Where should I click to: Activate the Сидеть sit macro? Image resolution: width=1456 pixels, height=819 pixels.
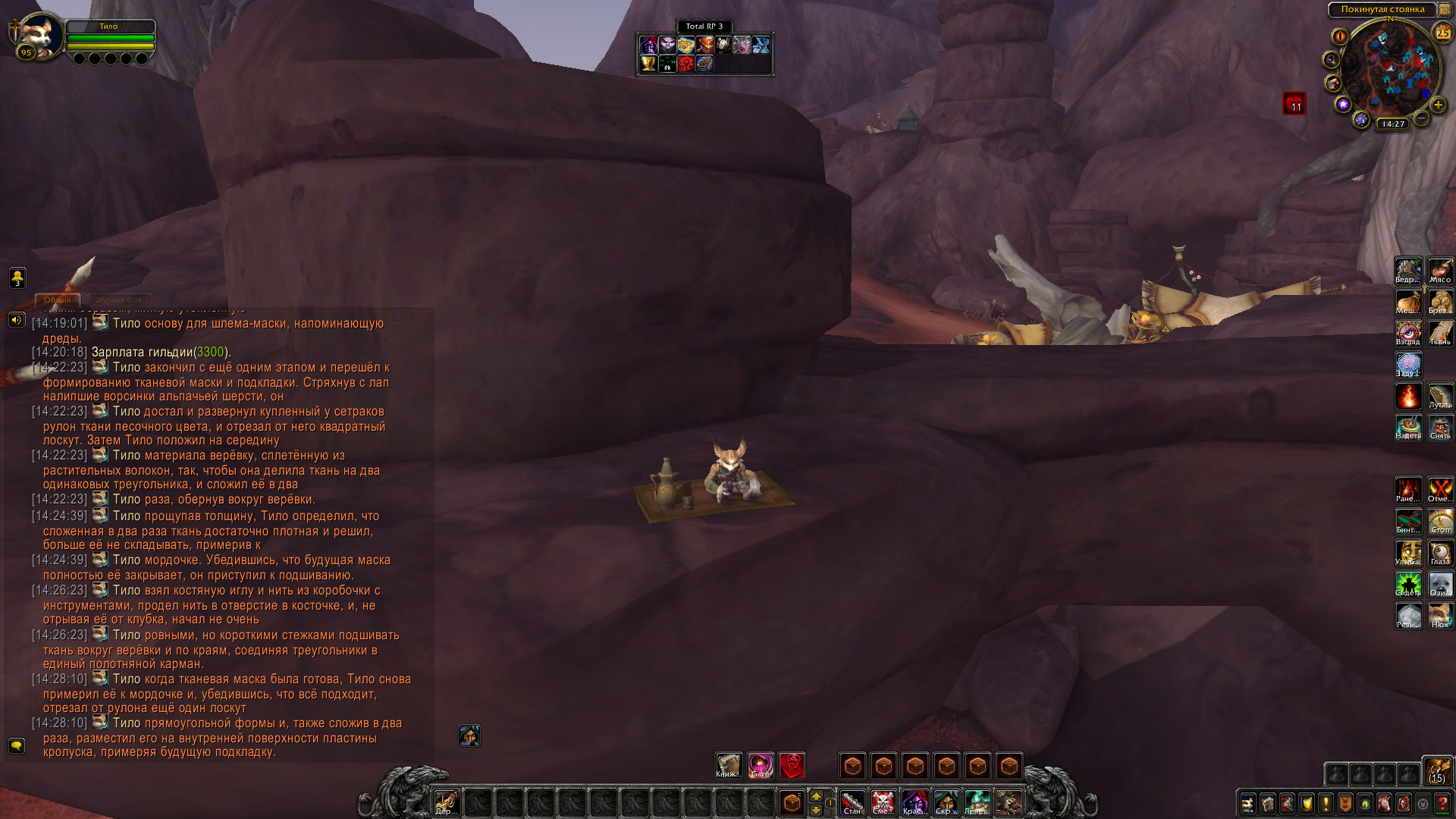tap(1408, 584)
